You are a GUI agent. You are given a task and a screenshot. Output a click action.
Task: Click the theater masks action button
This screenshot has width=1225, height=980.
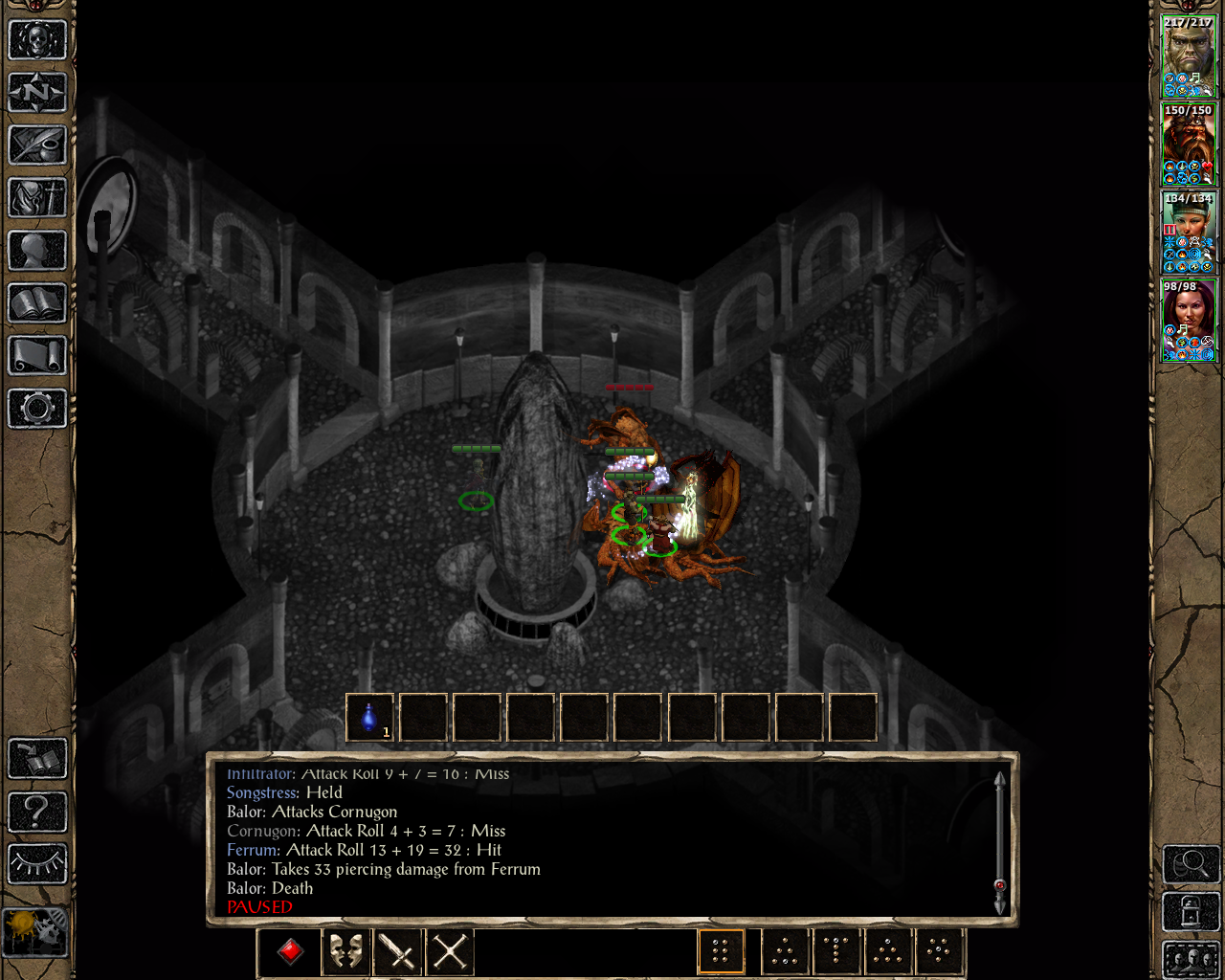345,951
